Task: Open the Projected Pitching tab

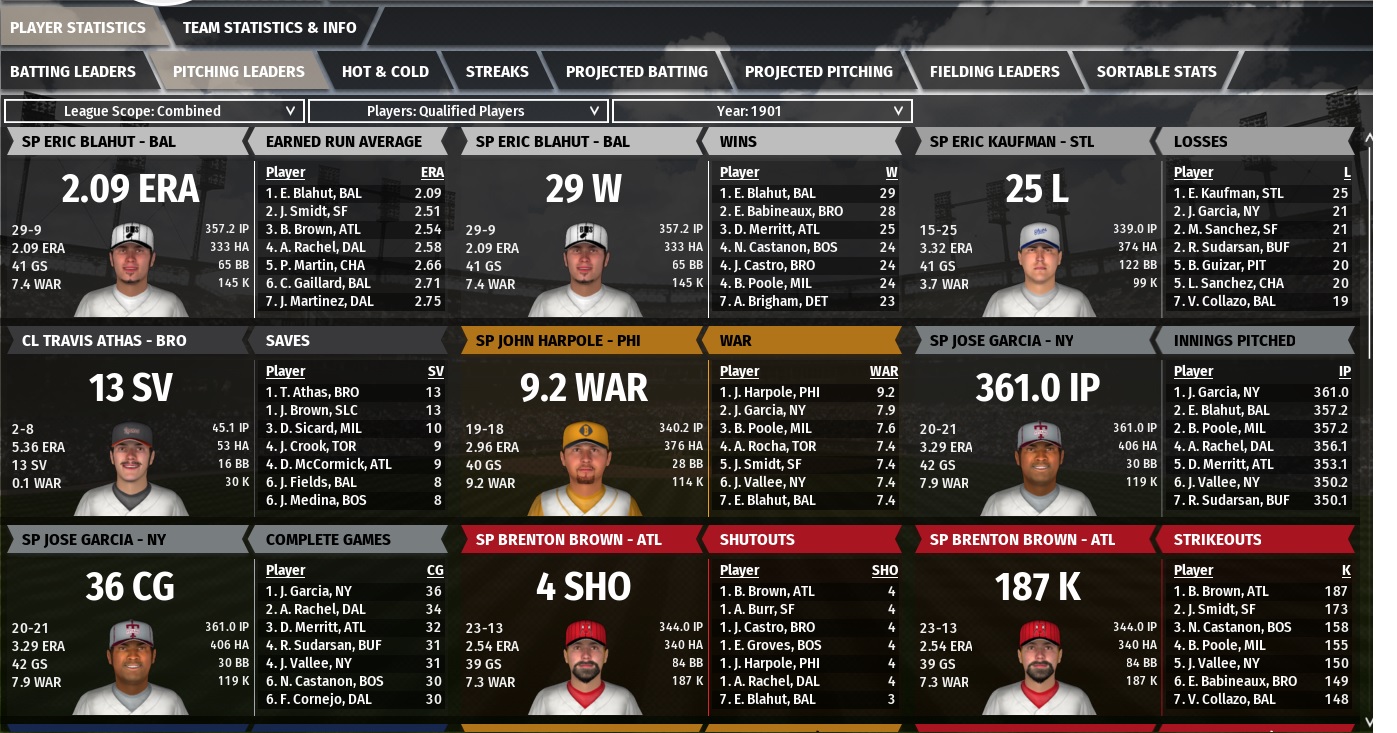Action: (x=818, y=71)
